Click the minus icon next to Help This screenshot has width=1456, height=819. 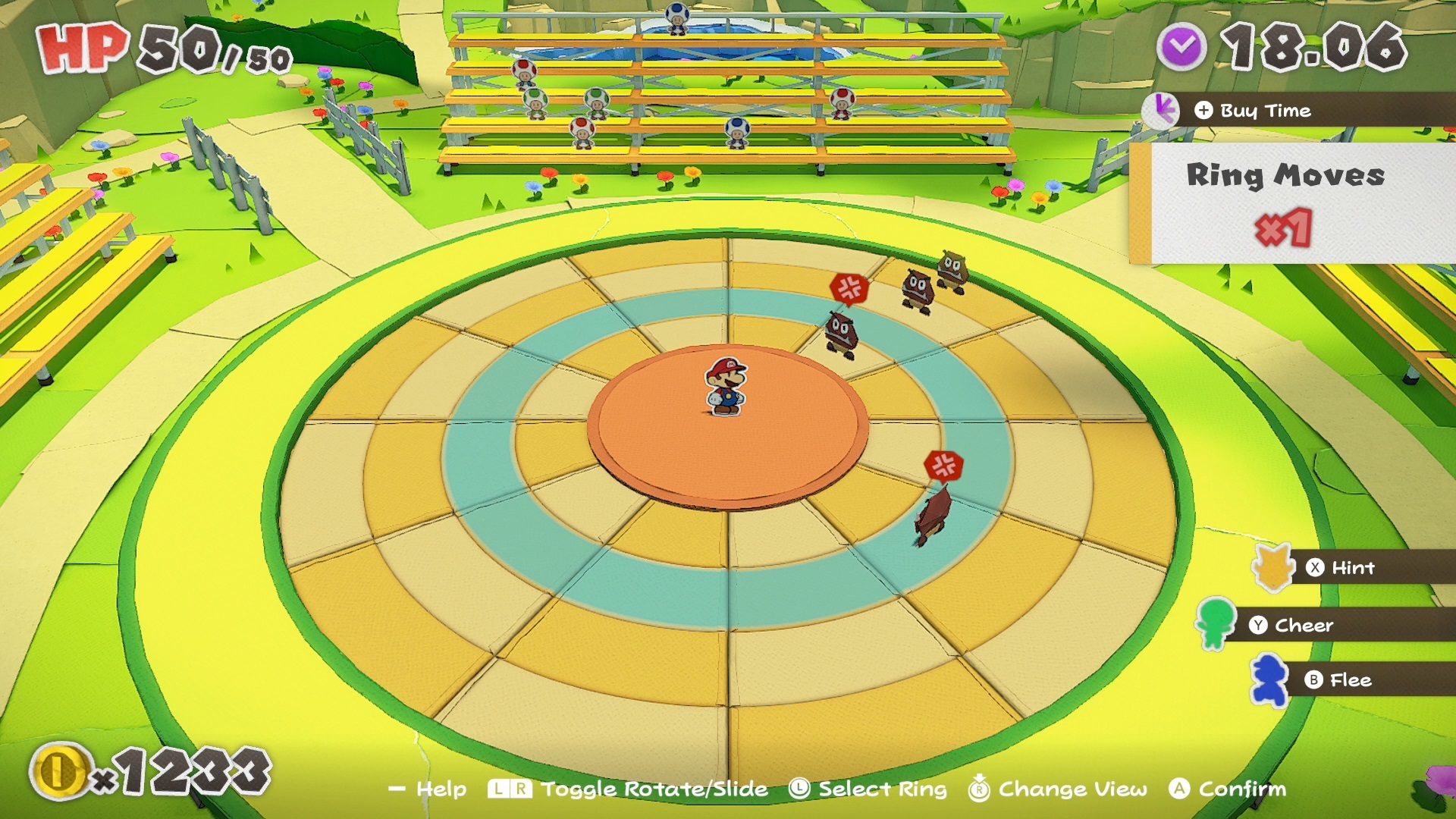pyautogui.click(x=397, y=789)
